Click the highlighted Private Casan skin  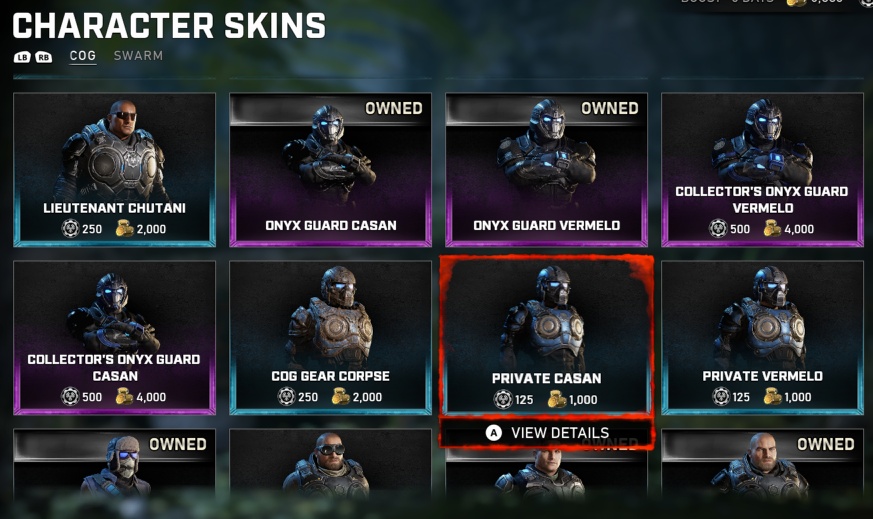click(546, 337)
